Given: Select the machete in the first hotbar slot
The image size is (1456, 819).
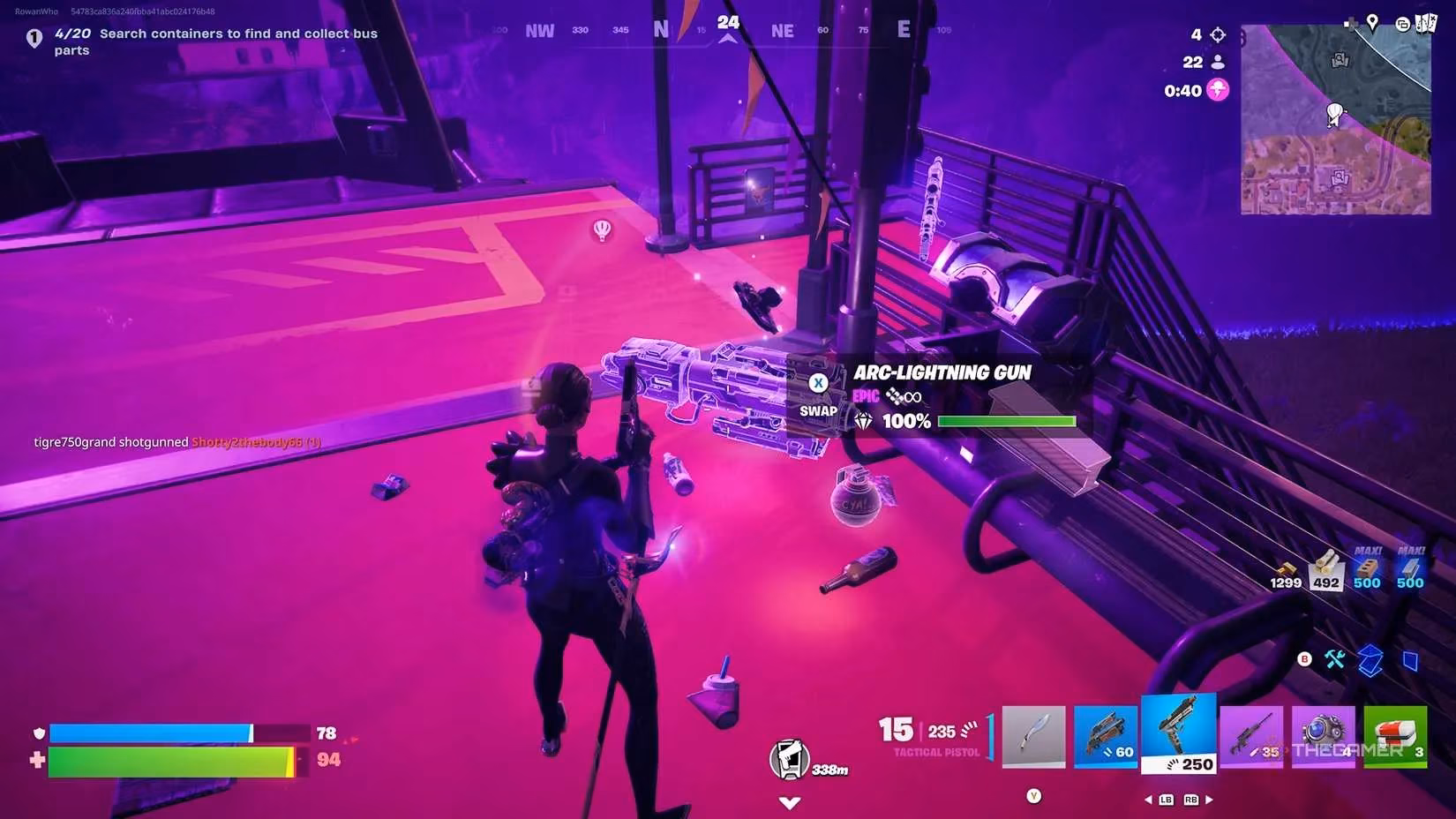Looking at the screenshot, I should click(x=1033, y=735).
